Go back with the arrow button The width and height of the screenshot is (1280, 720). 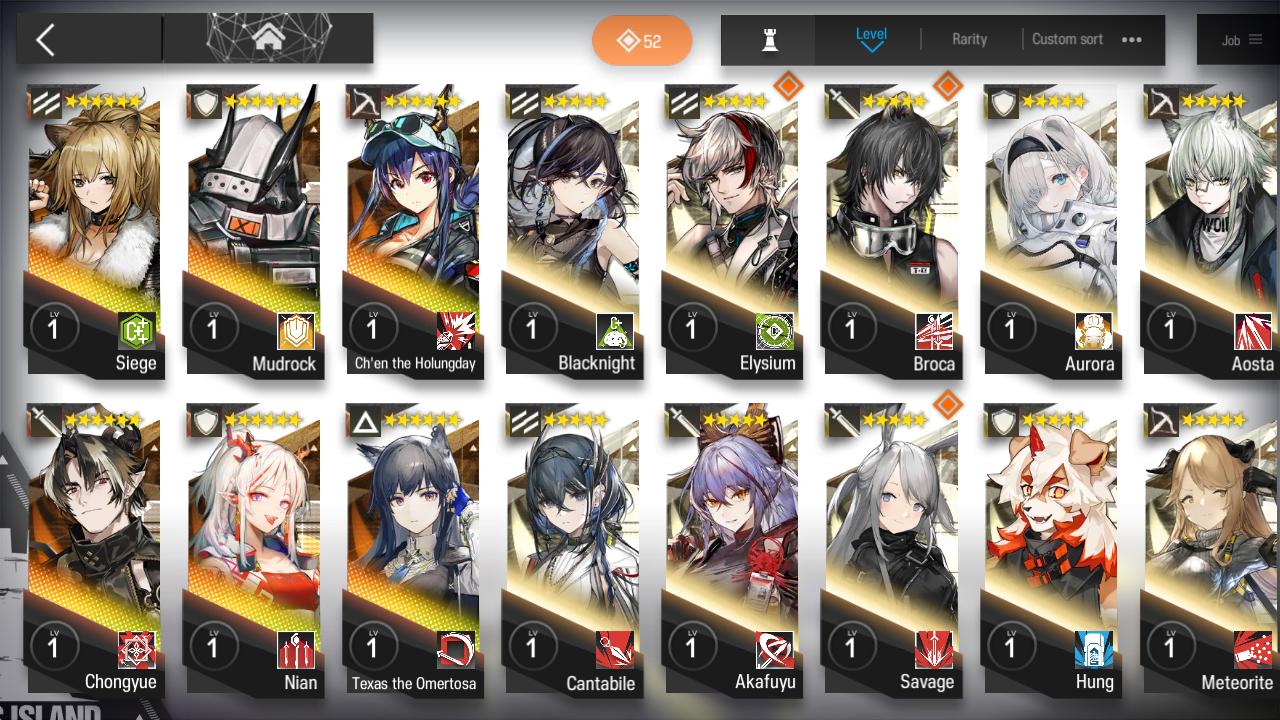tap(46, 40)
